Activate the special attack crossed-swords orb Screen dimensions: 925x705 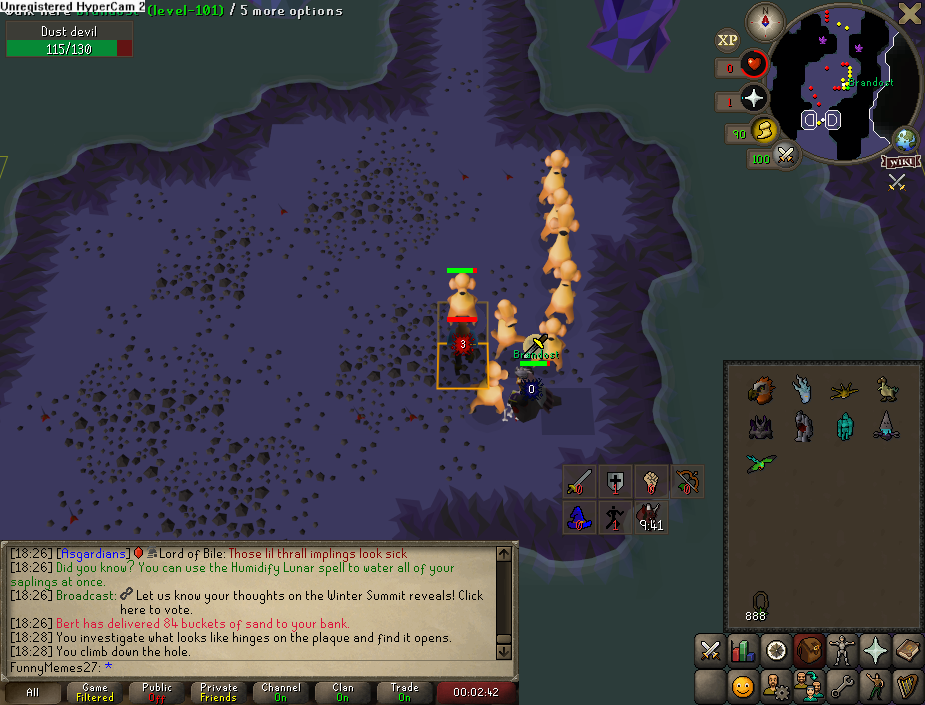786,156
